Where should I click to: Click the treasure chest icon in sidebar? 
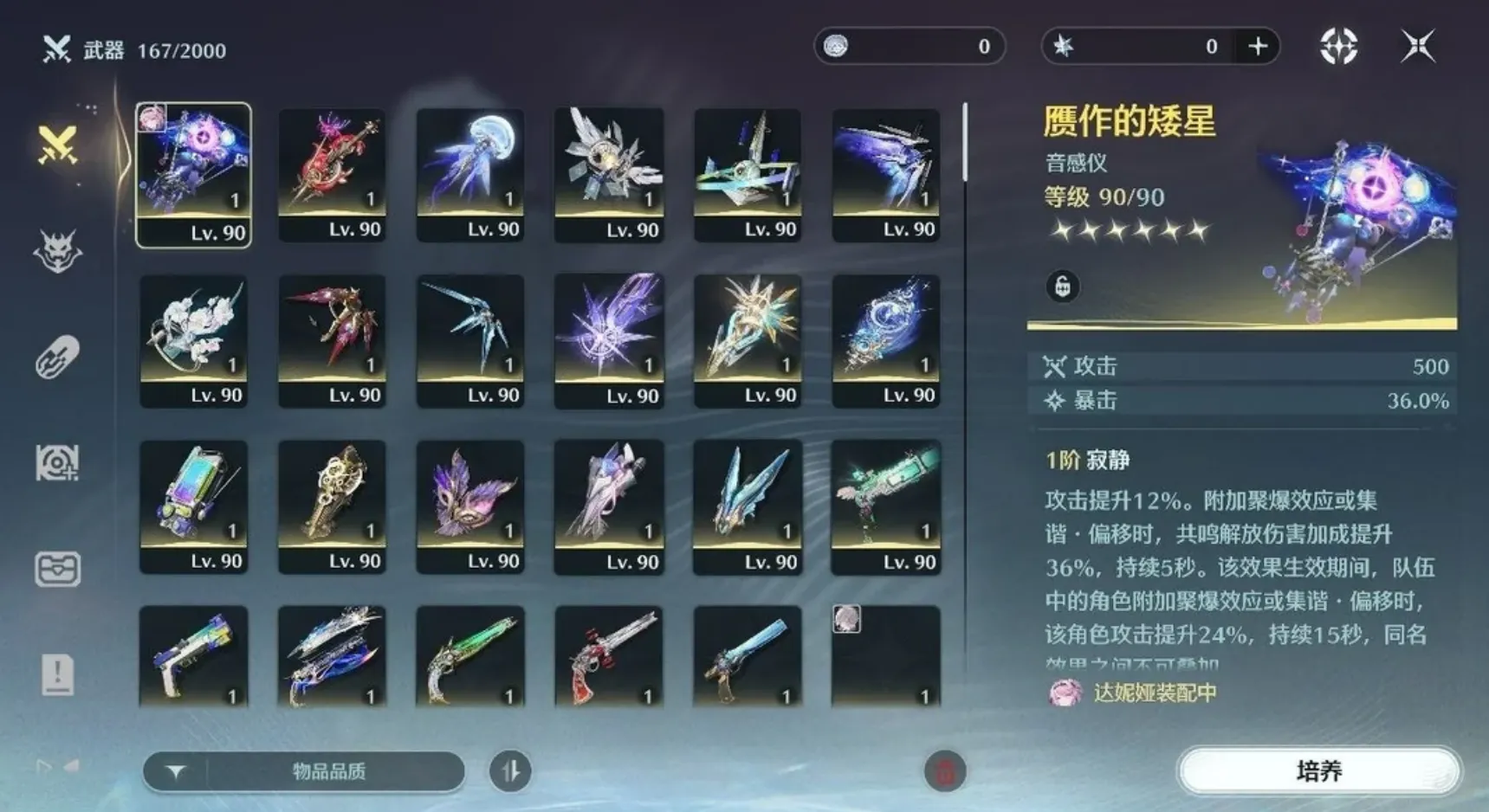55,570
